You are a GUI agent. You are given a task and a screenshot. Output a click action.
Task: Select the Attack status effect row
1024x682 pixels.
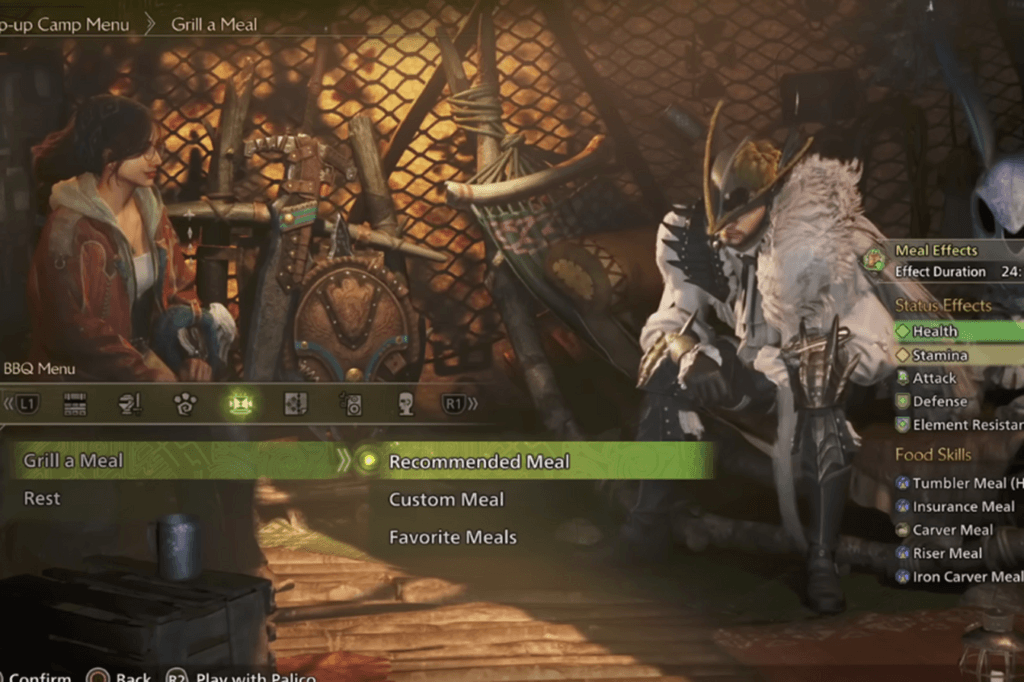934,378
